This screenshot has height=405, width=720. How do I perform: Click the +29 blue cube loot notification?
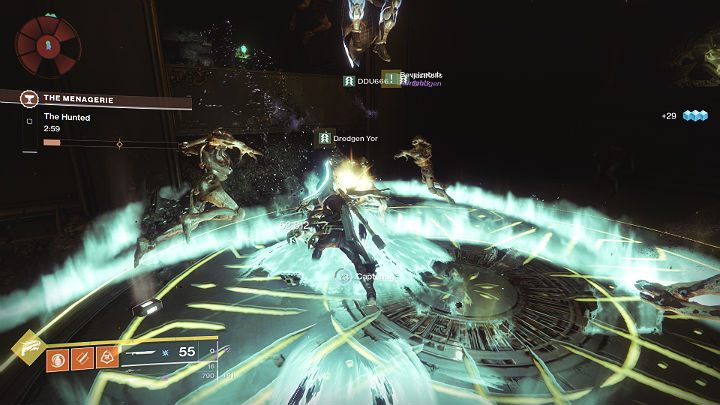(683, 116)
